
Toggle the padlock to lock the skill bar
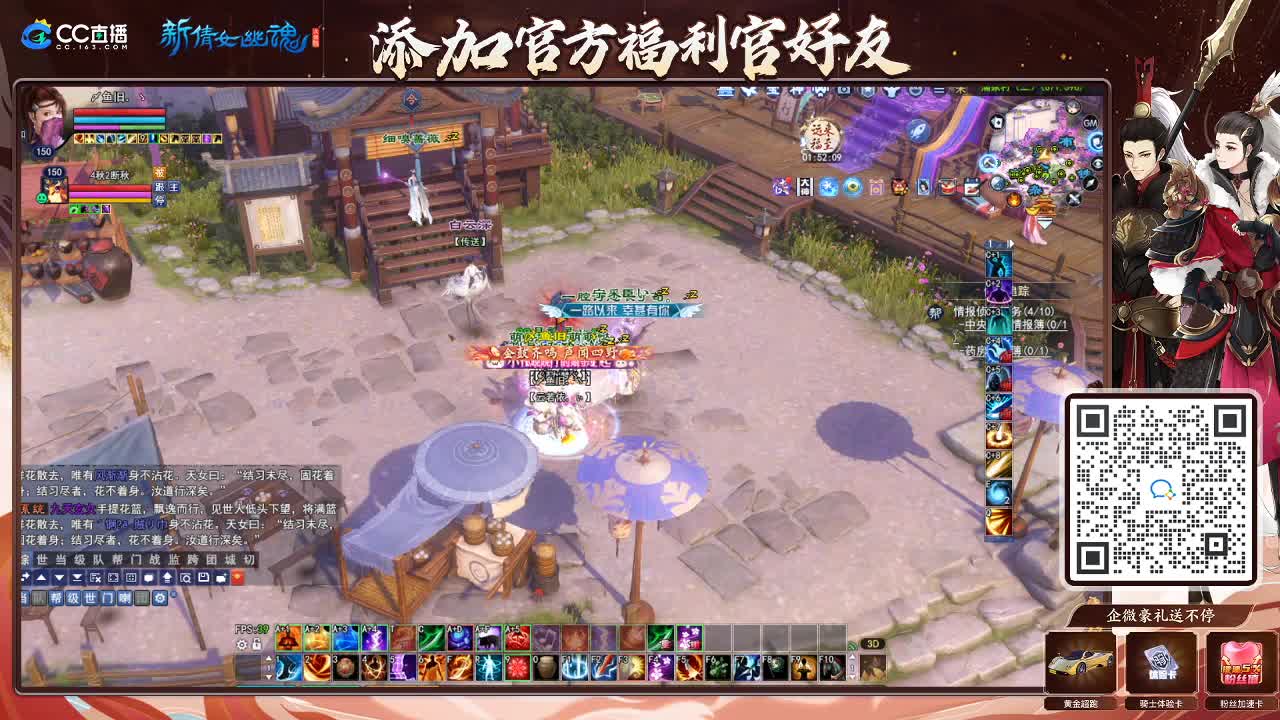[x=256, y=645]
